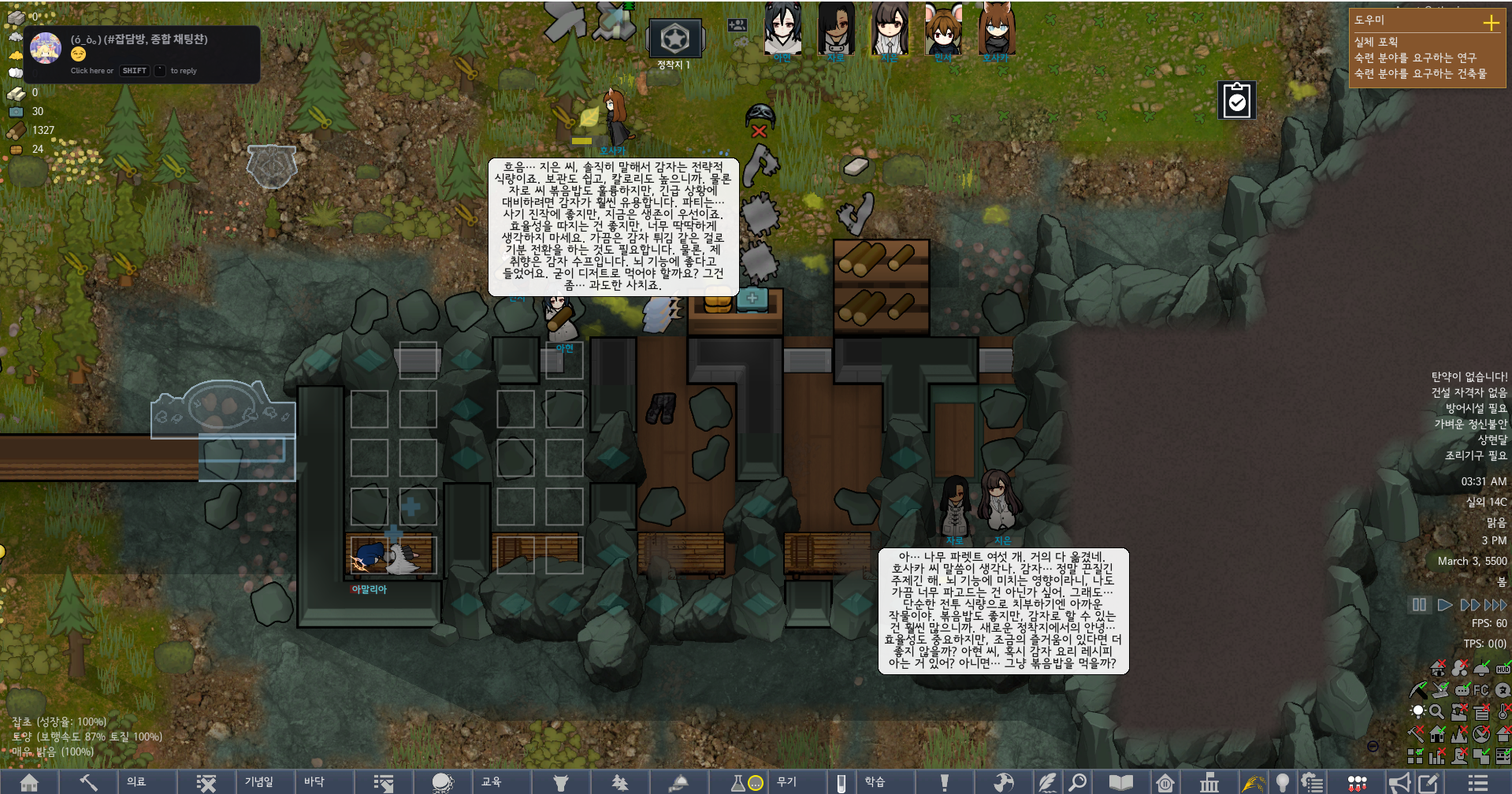Open the 학습 (learning) tab
Viewport: 1512px width, 794px height.
click(x=875, y=781)
